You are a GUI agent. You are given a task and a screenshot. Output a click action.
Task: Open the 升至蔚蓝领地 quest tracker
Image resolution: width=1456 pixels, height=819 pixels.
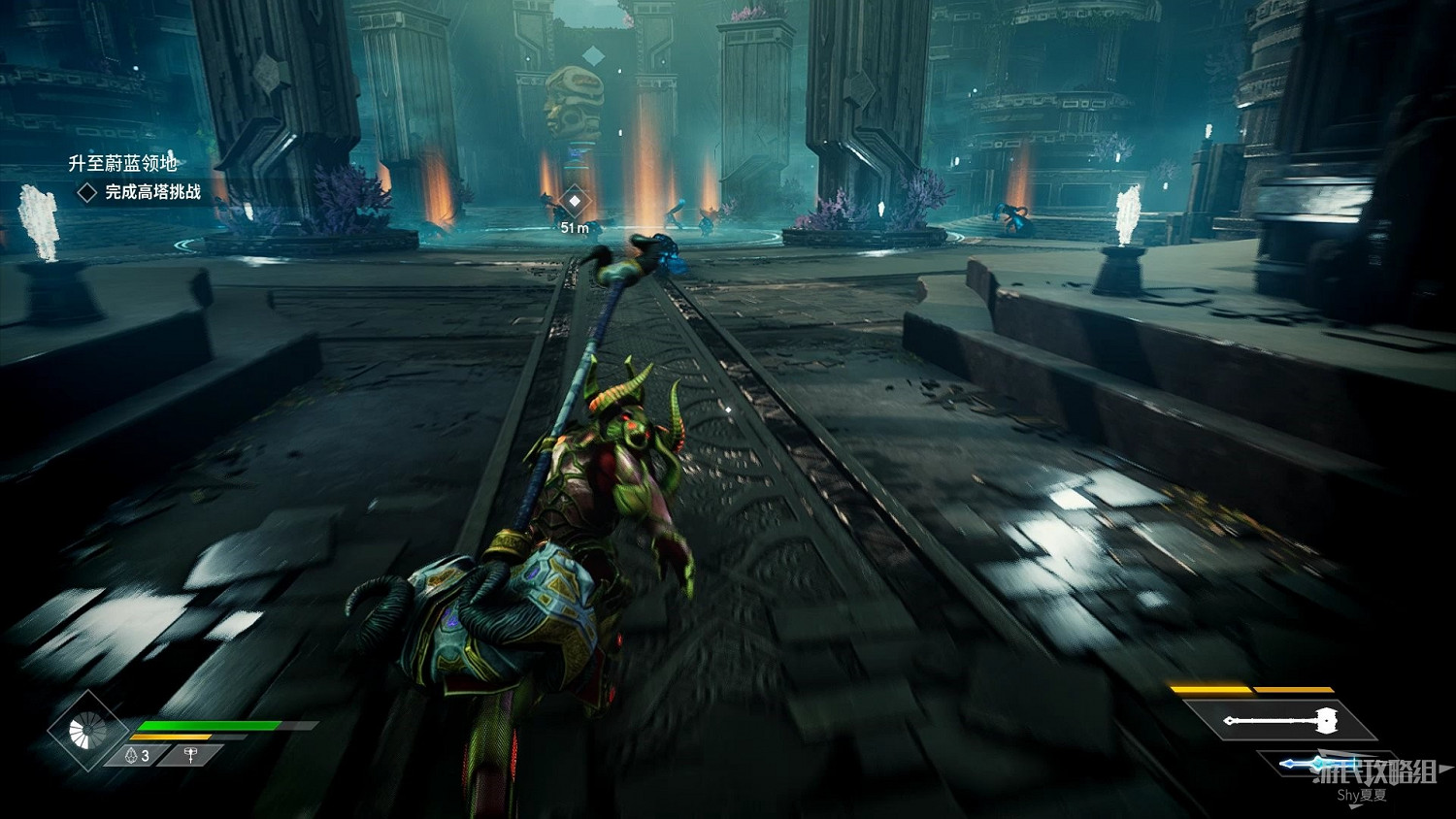[122, 163]
